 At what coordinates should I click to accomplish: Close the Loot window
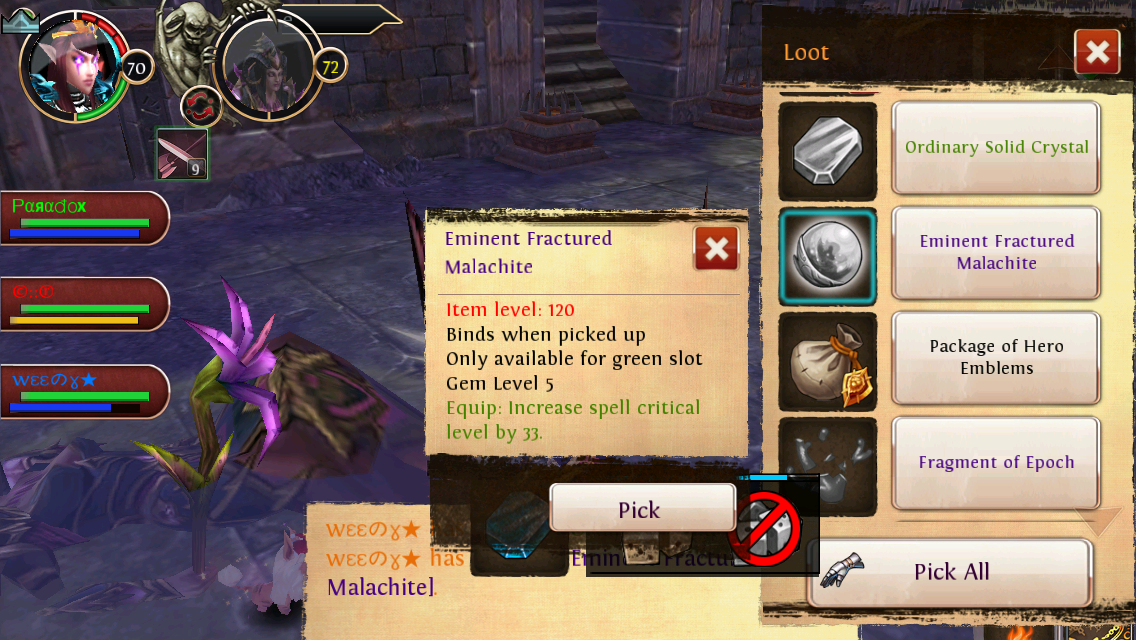[1096, 52]
